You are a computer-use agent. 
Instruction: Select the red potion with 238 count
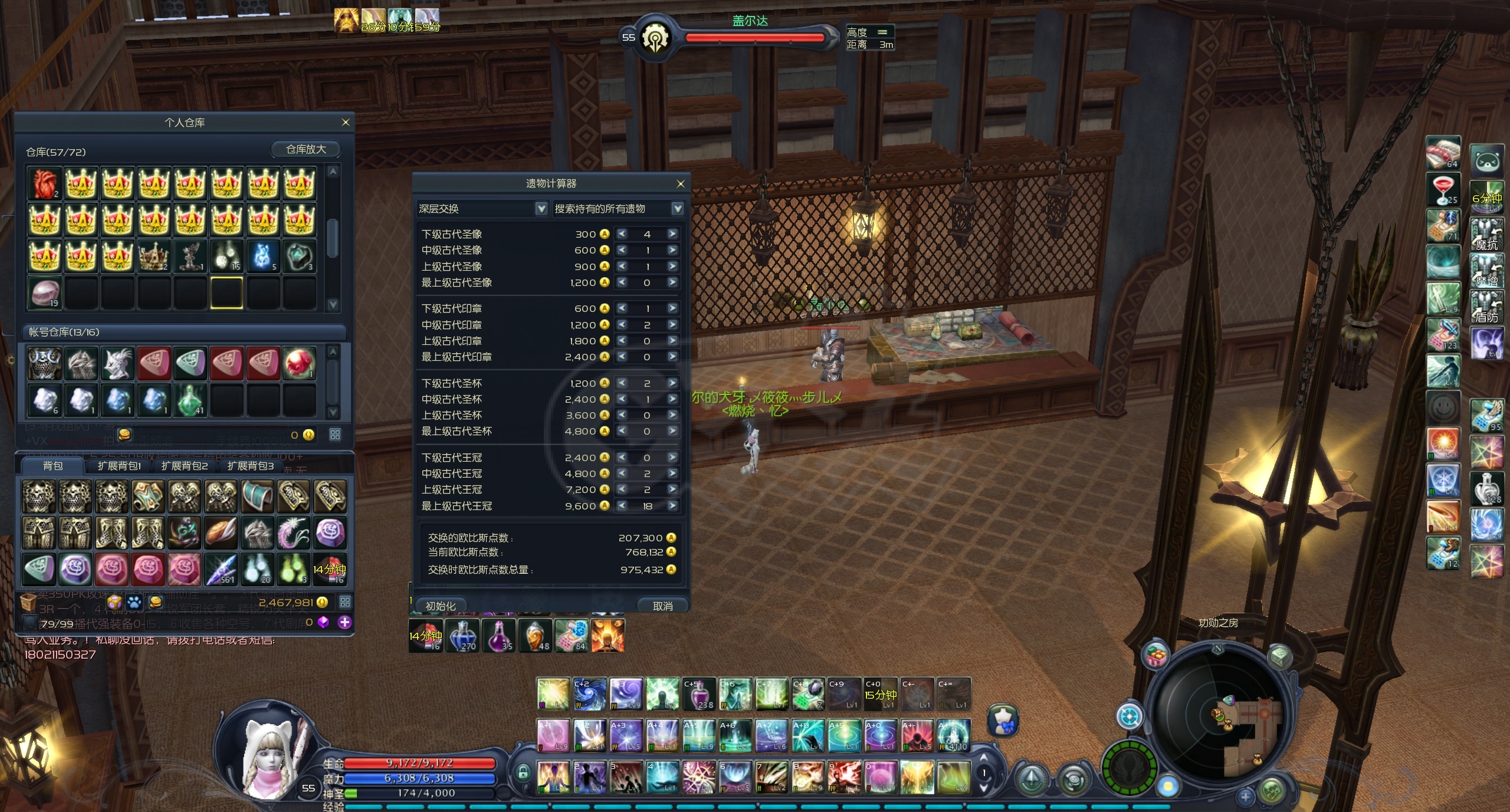tap(699, 694)
